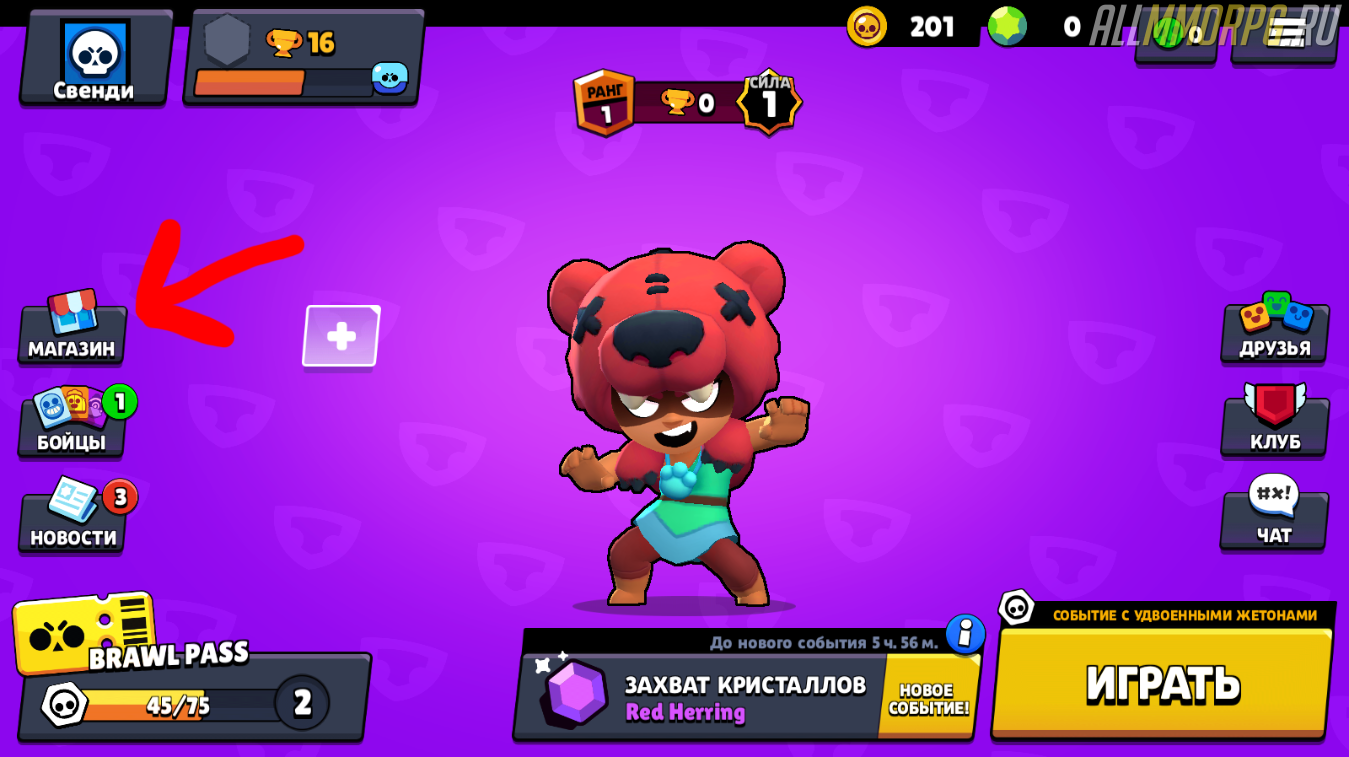The image size is (1349, 757).
Task: Show event info via blue i icon
Action: pos(965,634)
